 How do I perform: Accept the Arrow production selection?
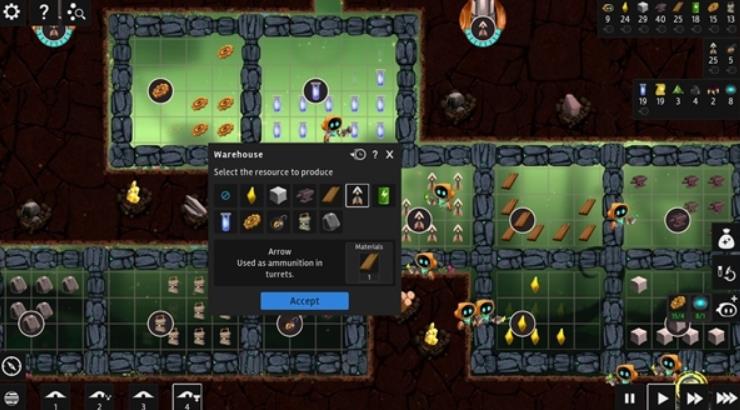304,301
